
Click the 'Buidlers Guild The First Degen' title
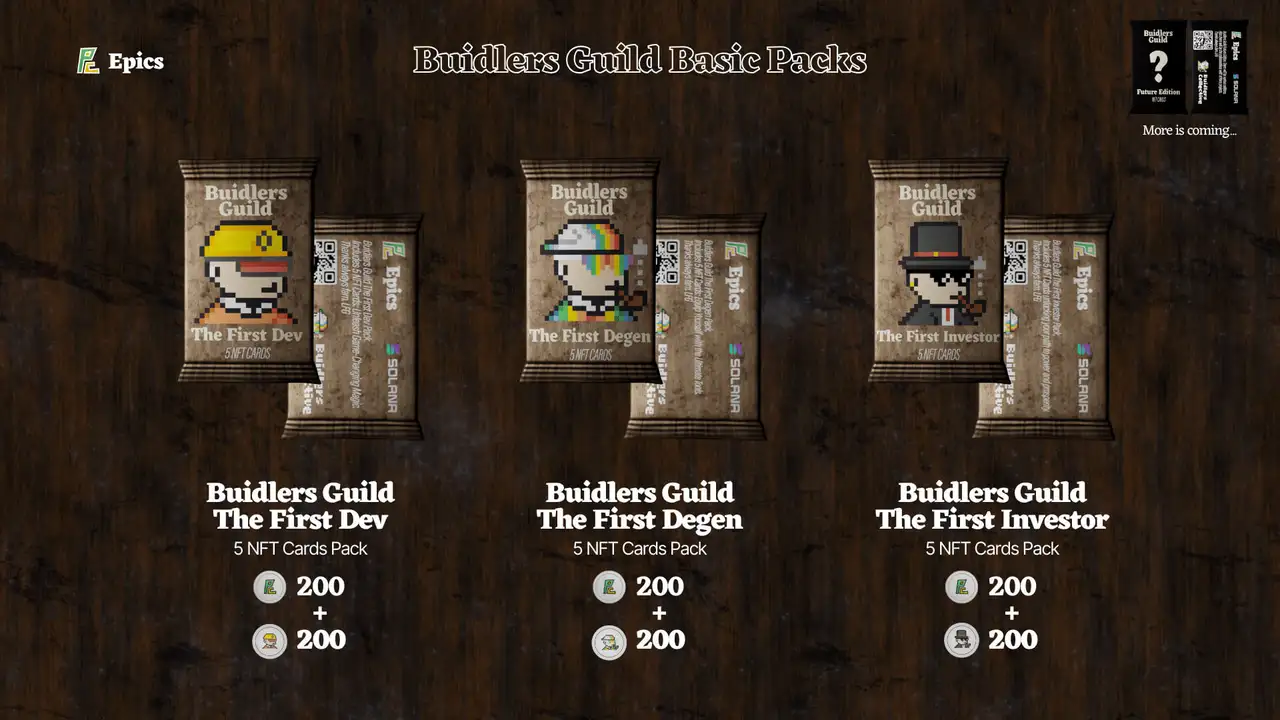click(x=640, y=506)
